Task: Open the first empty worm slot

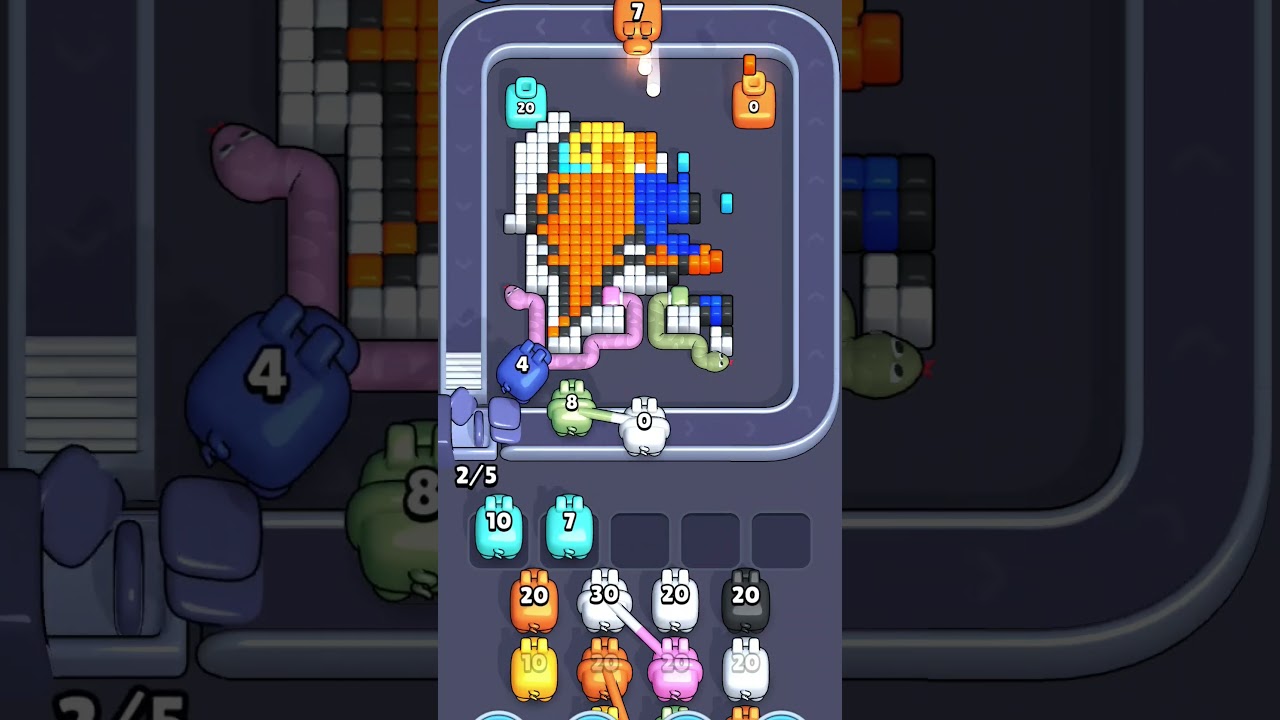Action: point(640,538)
